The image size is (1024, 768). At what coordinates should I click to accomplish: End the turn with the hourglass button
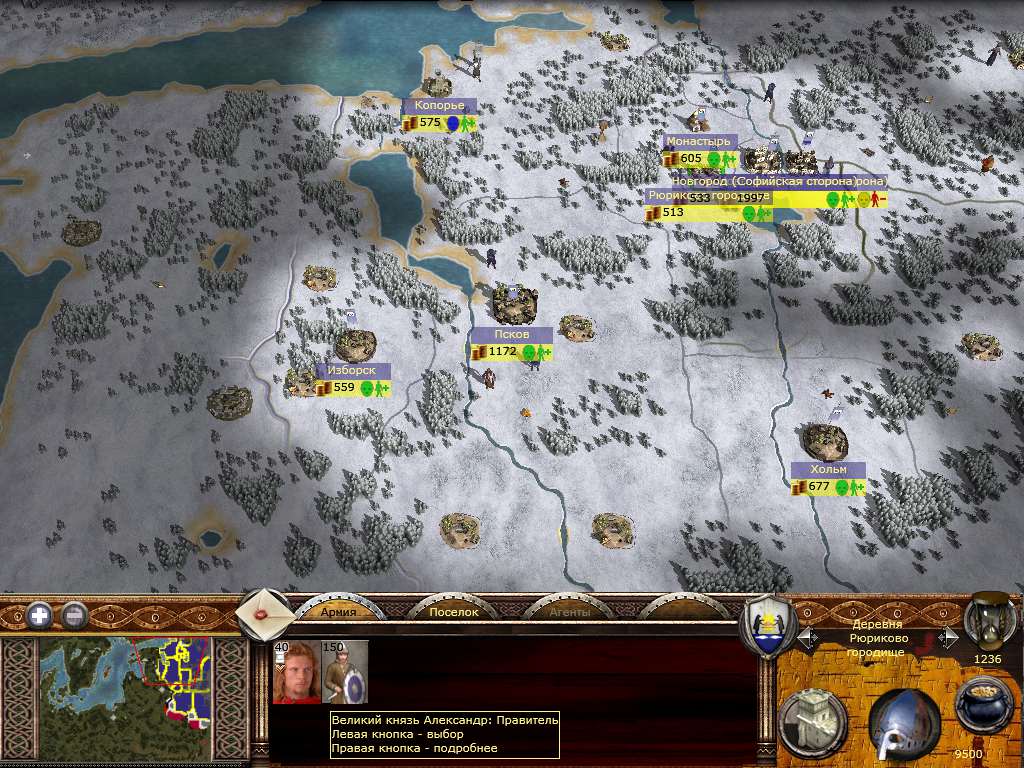[x=987, y=620]
